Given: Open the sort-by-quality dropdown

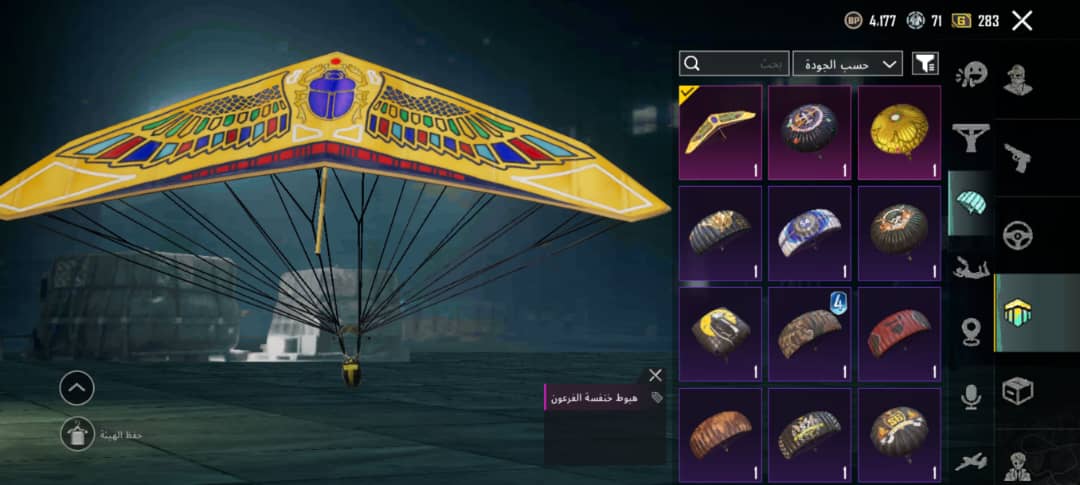Looking at the screenshot, I should 847,64.
